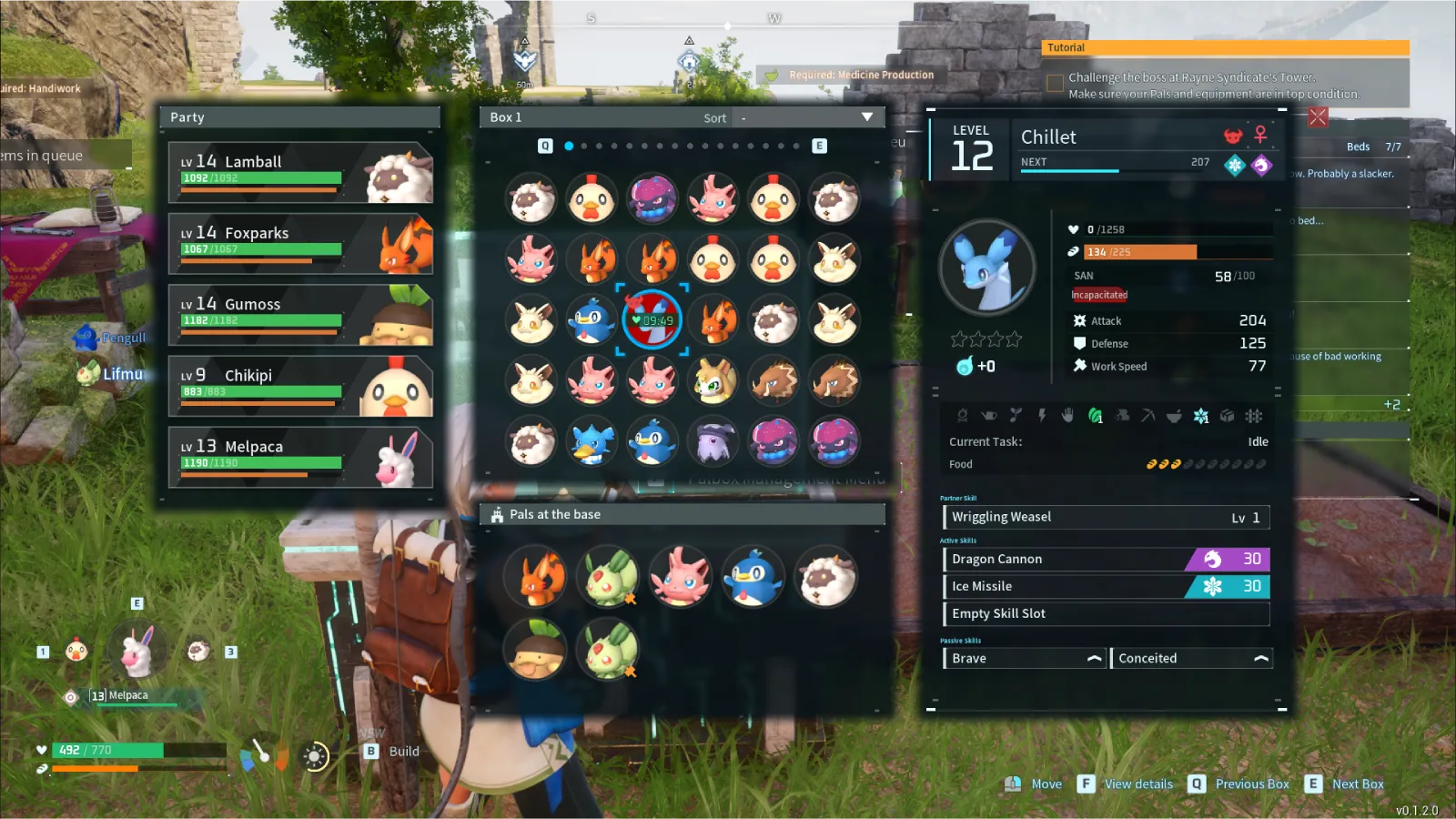Click the Melpaca party entry

[300, 458]
